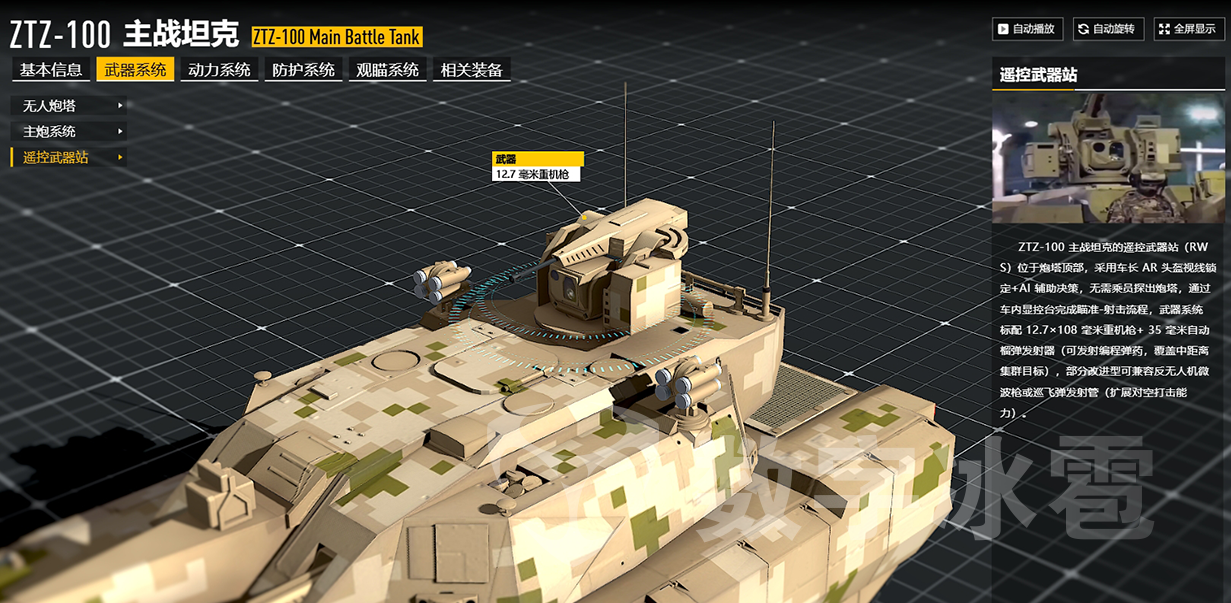
Task: Open the 相关装备 tab
Action: point(471,70)
